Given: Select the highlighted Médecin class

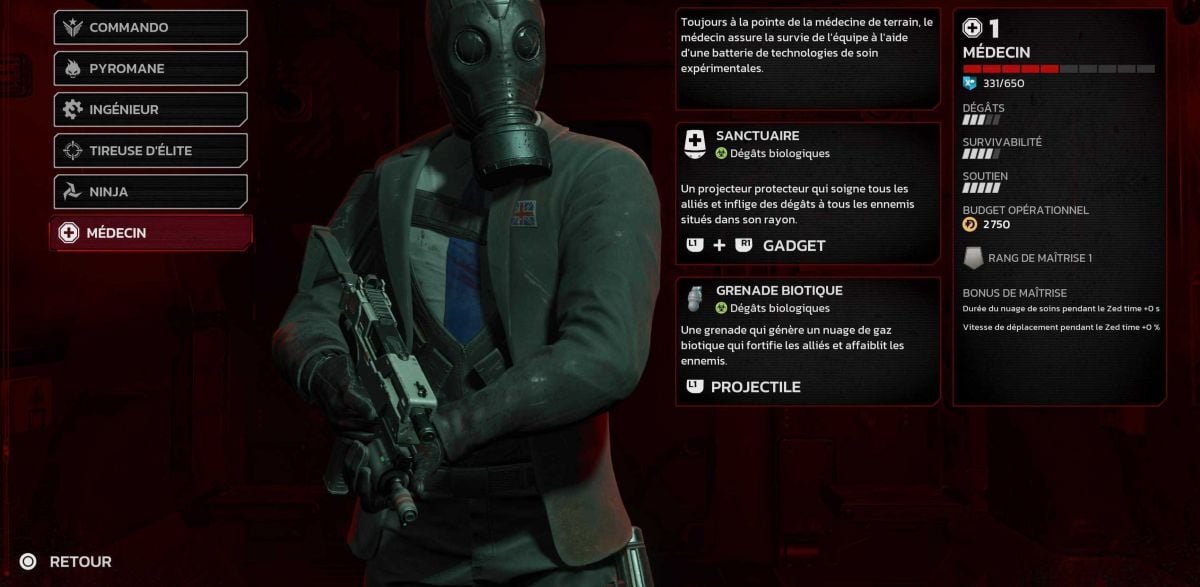Looking at the screenshot, I should click(x=150, y=233).
